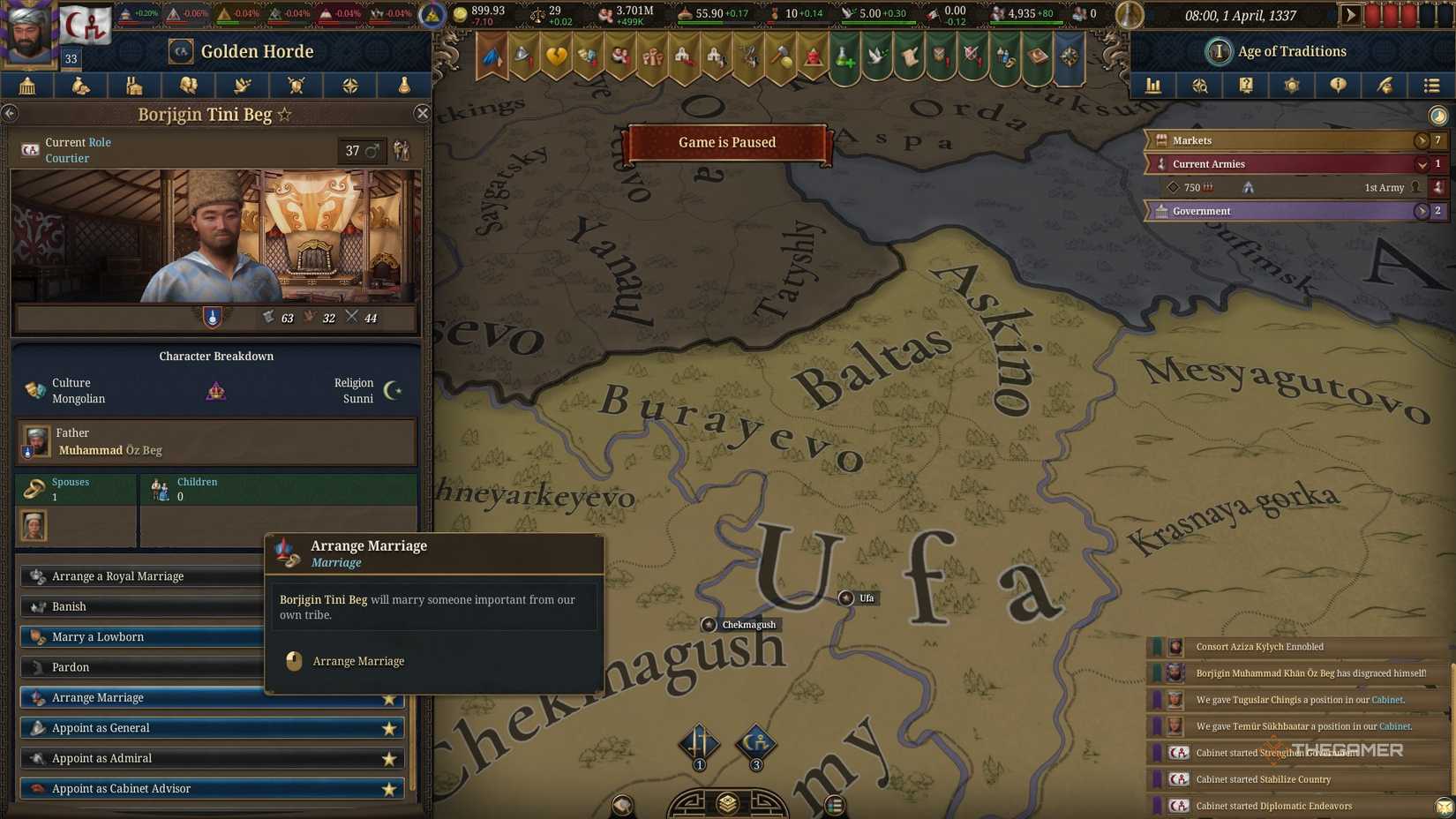This screenshot has width=1456, height=819.
Task: Select the Production factory tab
Action: (135, 86)
